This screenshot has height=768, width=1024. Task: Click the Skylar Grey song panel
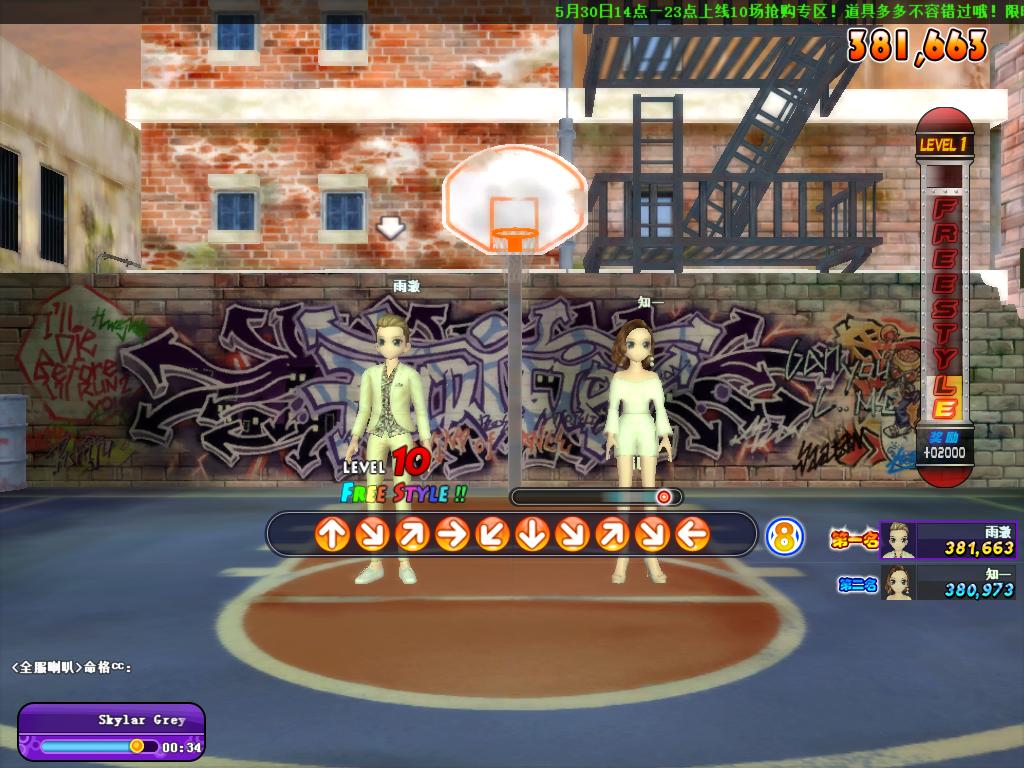[x=111, y=732]
